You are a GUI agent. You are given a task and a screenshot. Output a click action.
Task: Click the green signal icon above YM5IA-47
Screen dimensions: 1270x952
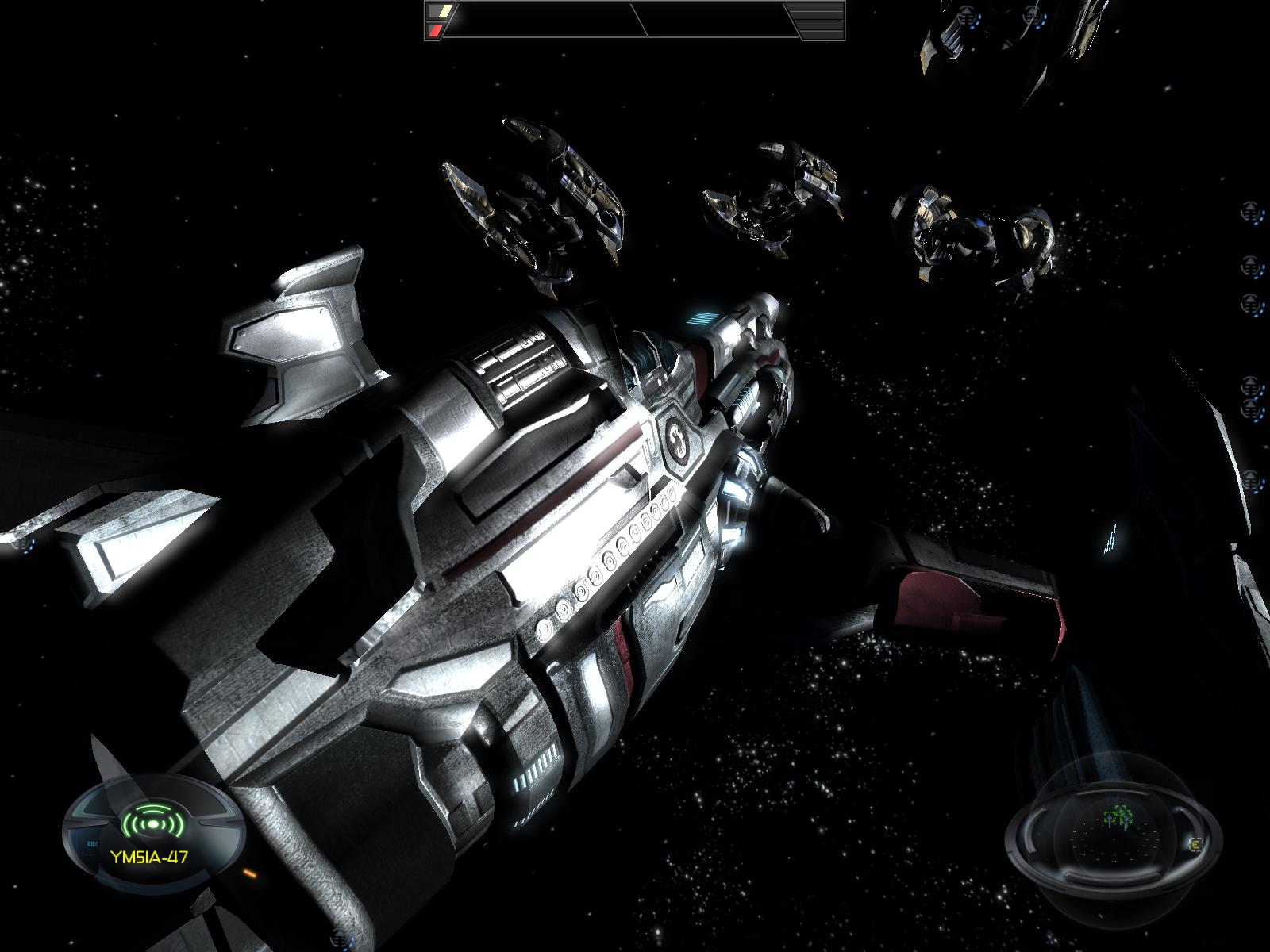(152, 823)
